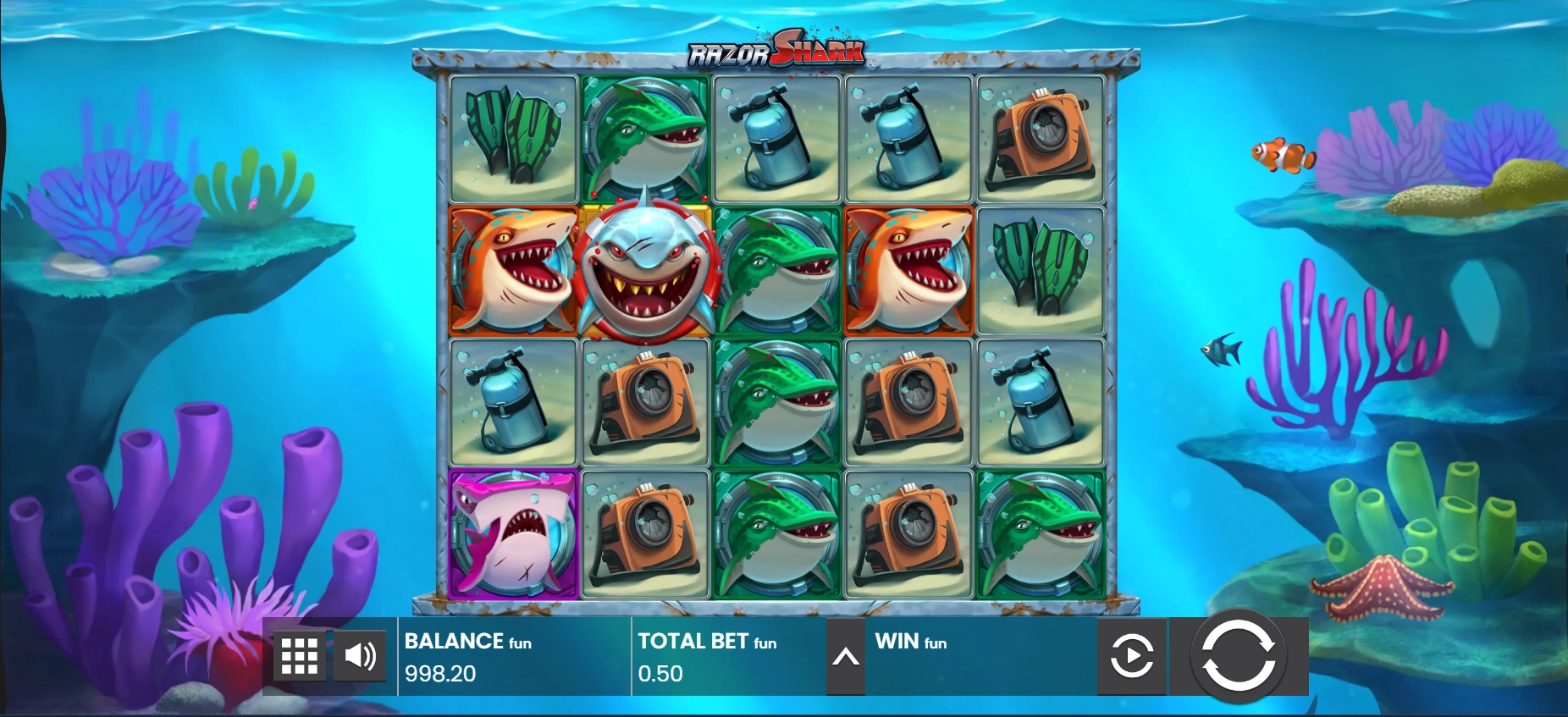Expand the total bet selector arrow
The width and height of the screenshot is (1568, 717).
[845, 657]
